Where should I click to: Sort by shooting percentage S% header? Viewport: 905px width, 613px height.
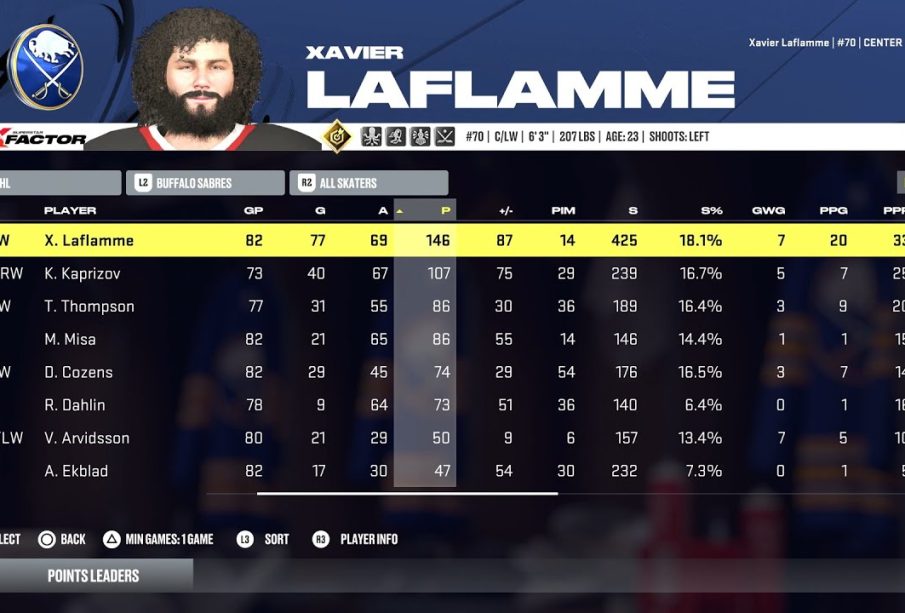712,211
